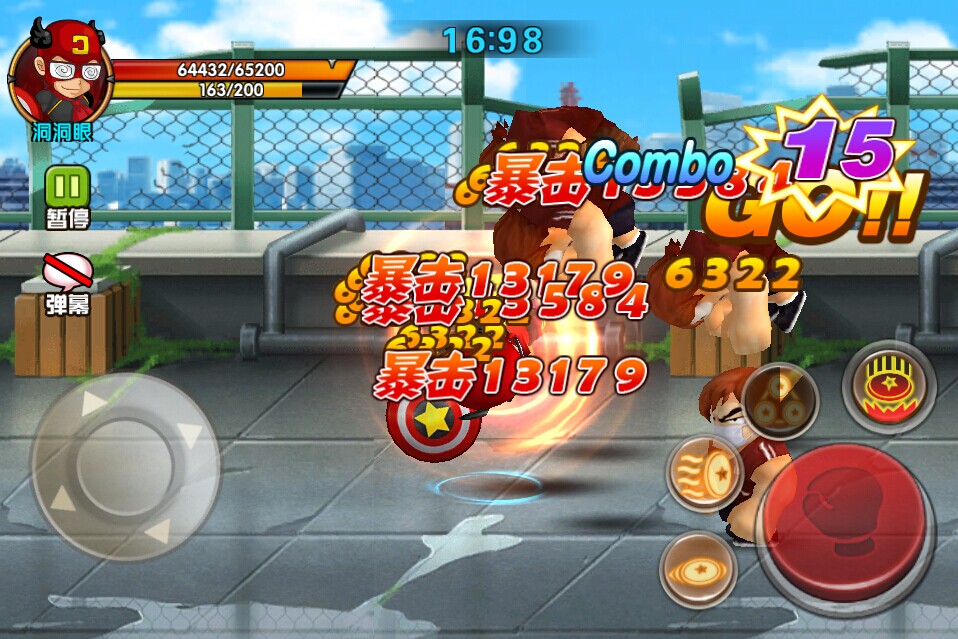Image resolution: width=958 pixels, height=639 pixels.
Task: Trigger the shield dash skill with wind lines
Action: tap(703, 472)
